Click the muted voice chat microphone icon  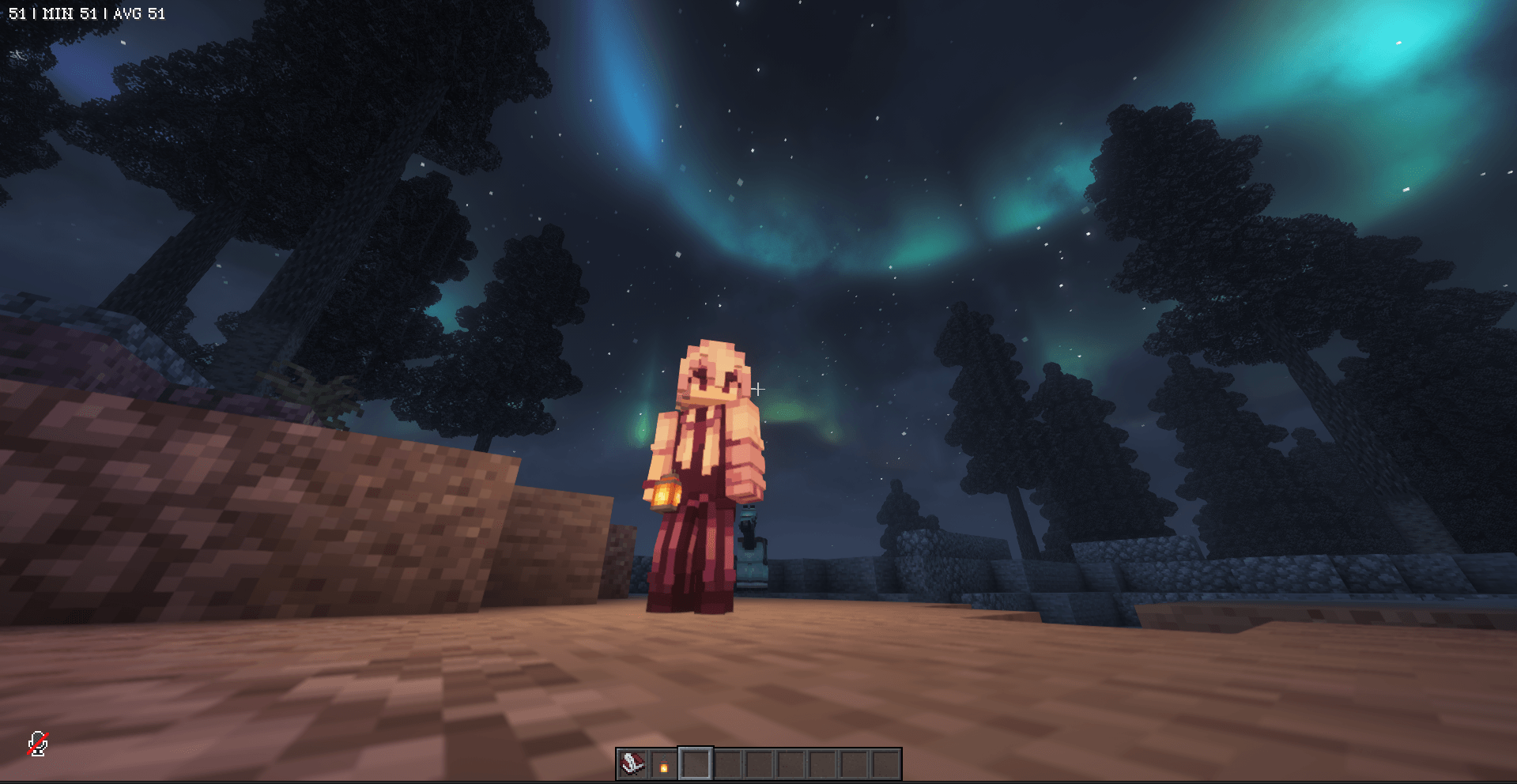pyautogui.click(x=39, y=741)
